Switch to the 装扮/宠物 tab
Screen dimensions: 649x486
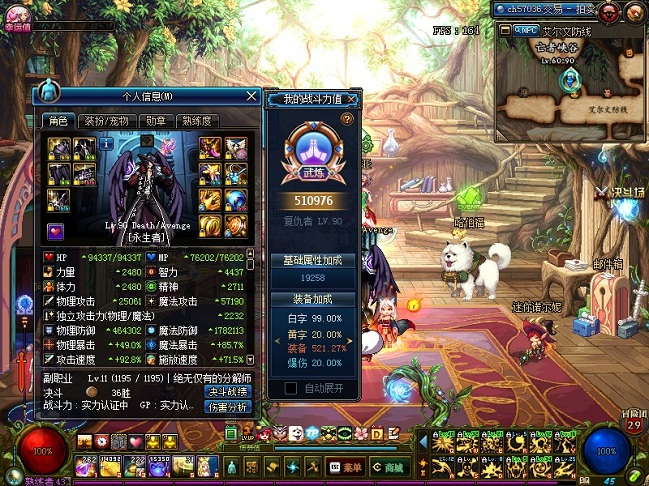(105, 121)
